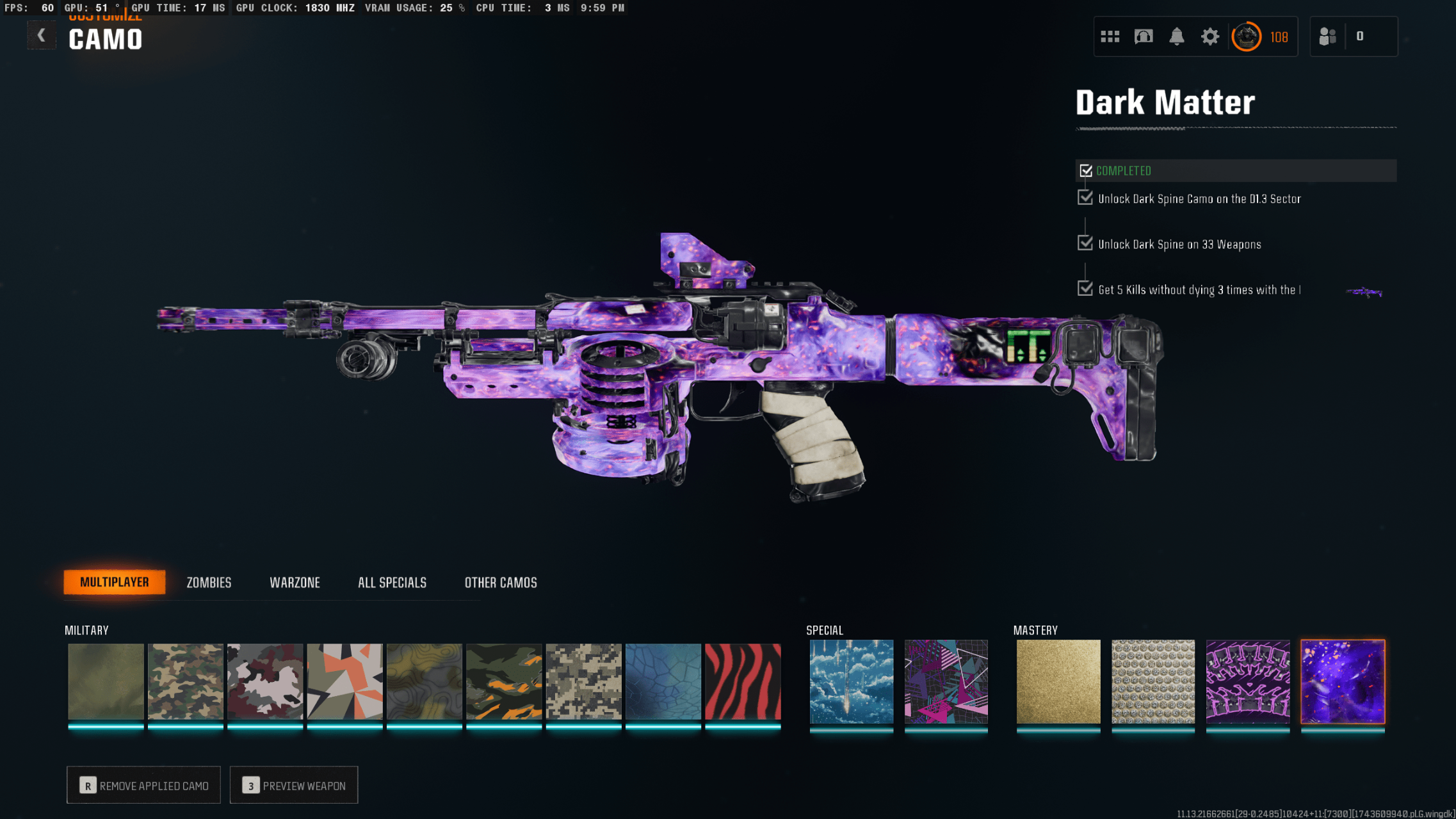This screenshot has width=1456, height=819.
Task: Go back using the arrow button
Action: click(x=41, y=36)
